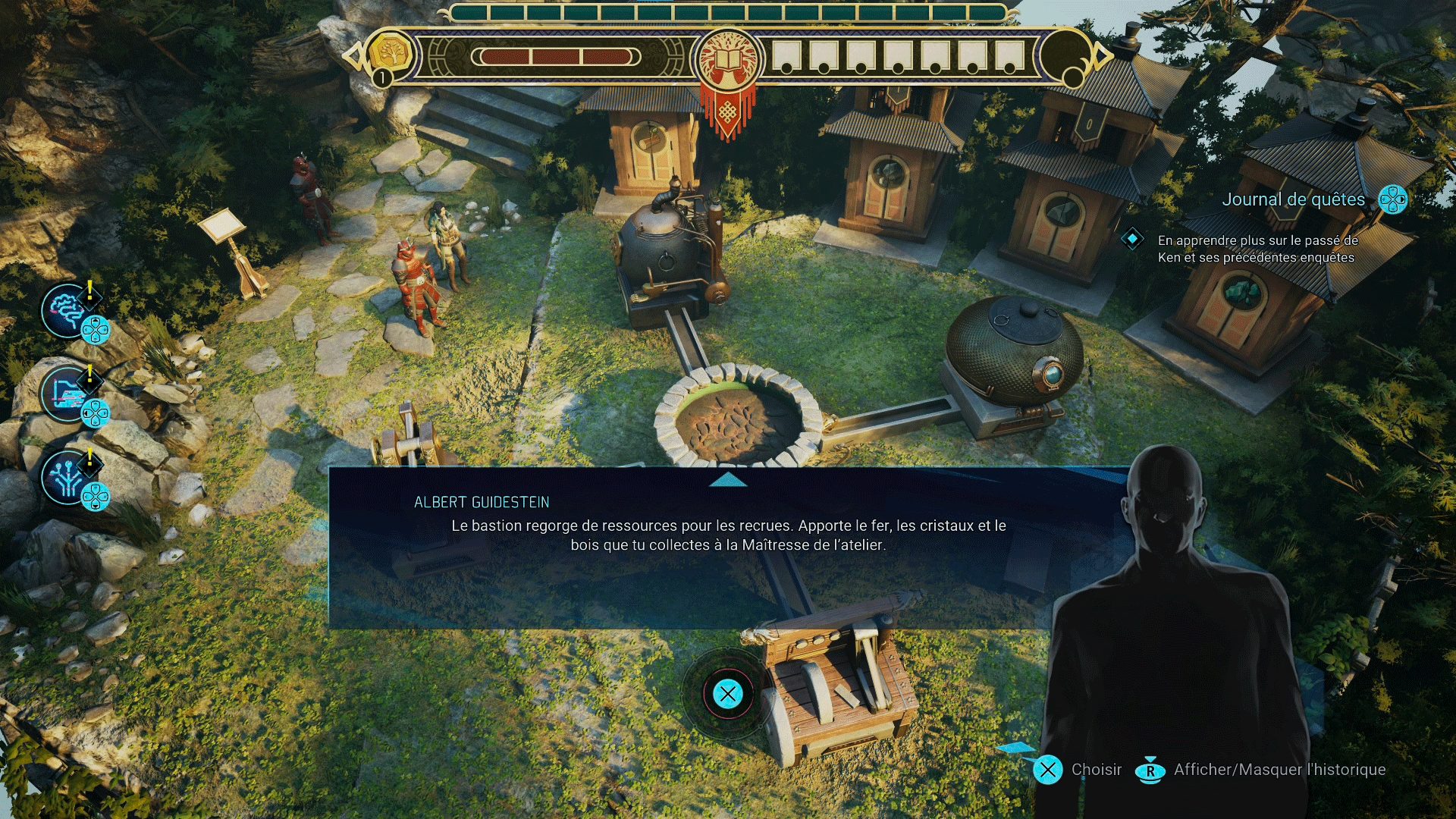This screenshot has width=1456, height=819.
Task: Advance Albert Guidestein's dialogue text
Action: coord(728,535)
